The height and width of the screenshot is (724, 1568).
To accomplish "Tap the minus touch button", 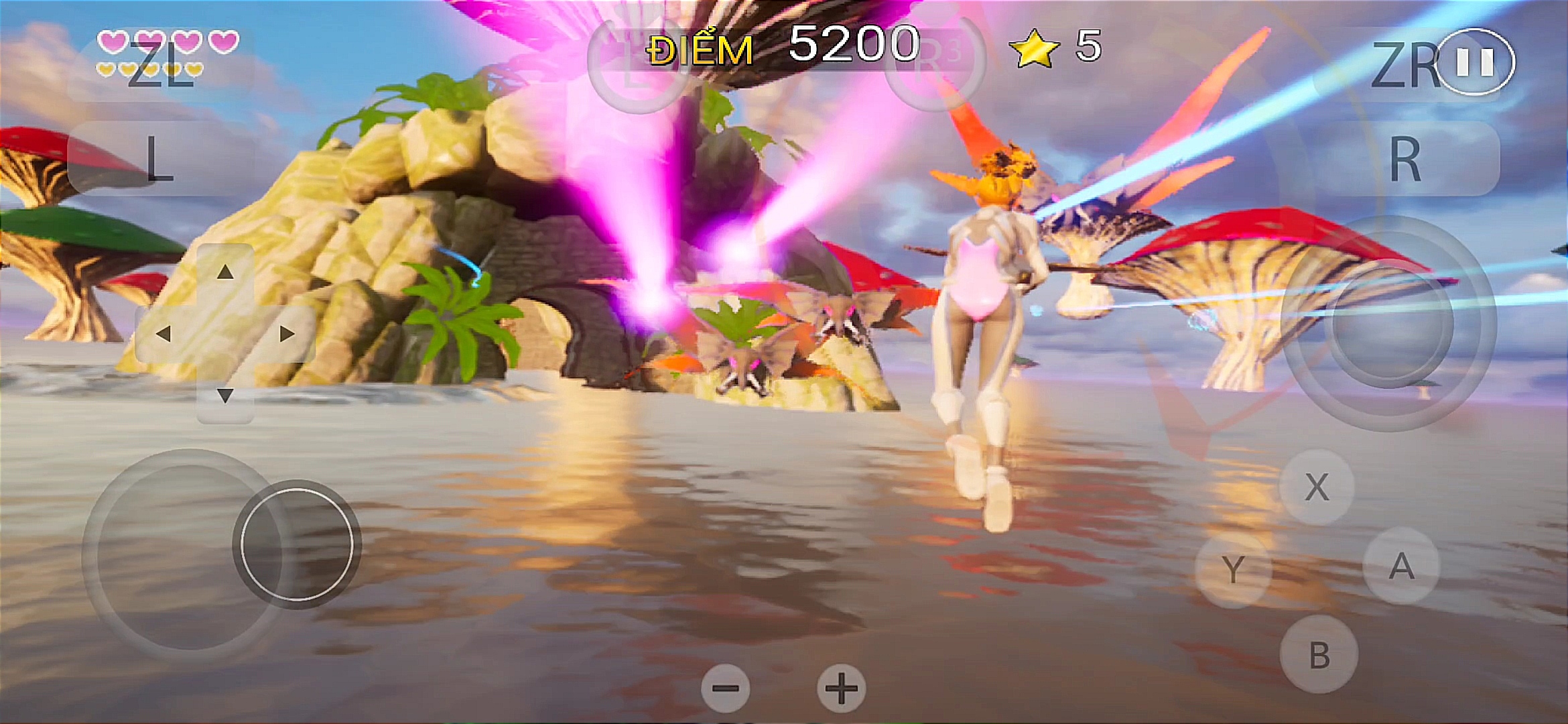I will point(725,688).
